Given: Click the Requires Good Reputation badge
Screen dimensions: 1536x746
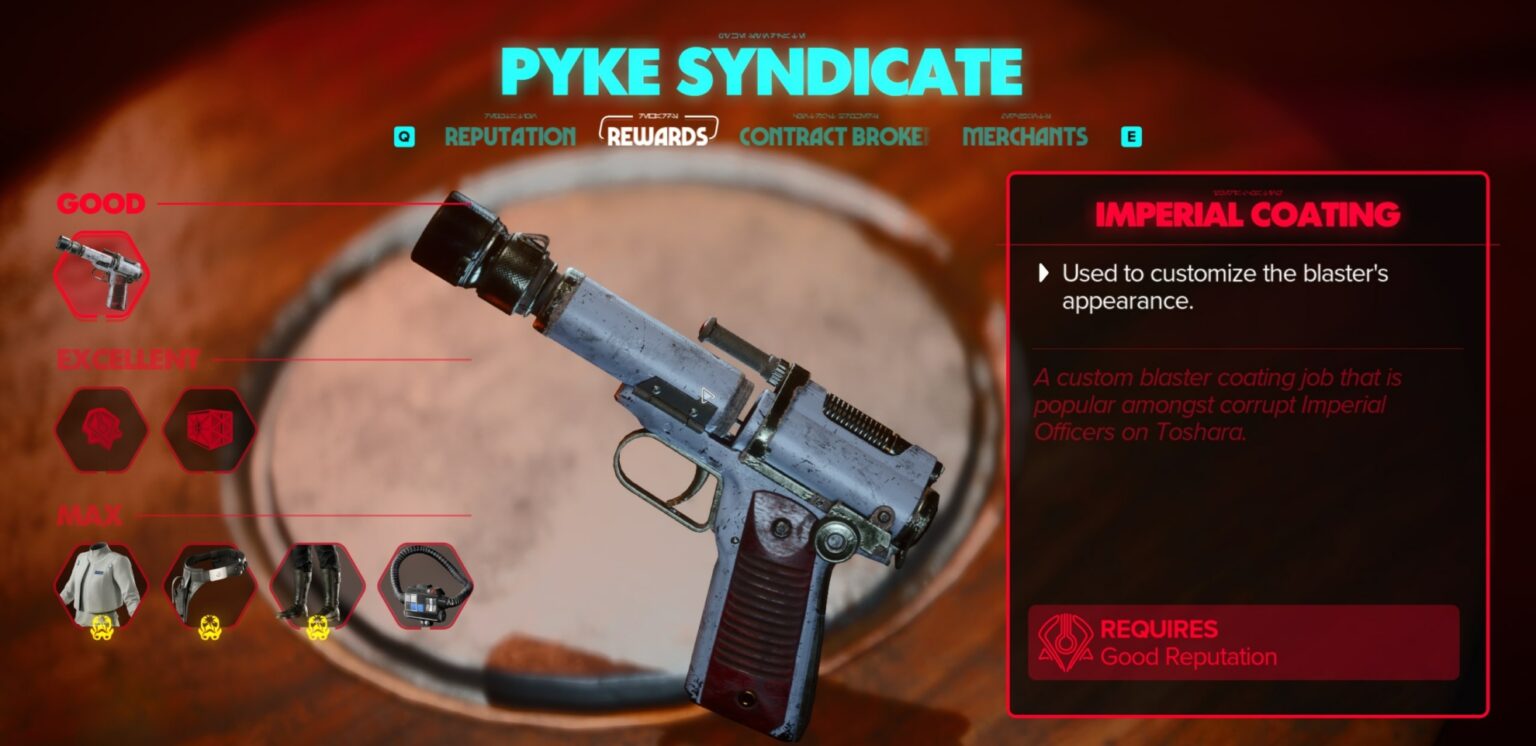Looking at the screenshot, I should (1243, 641).
